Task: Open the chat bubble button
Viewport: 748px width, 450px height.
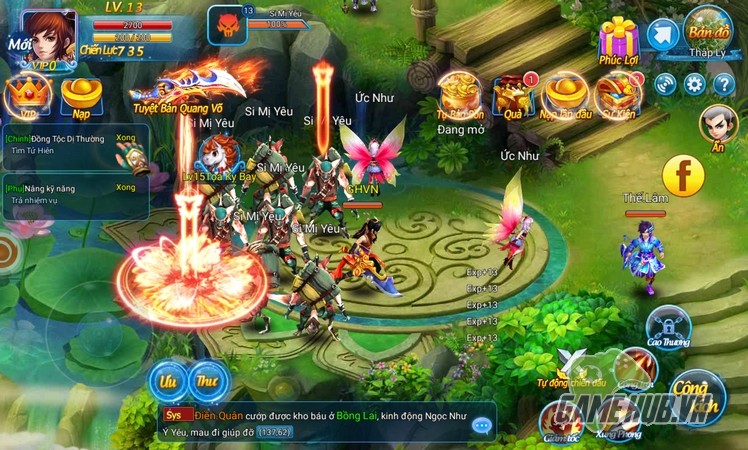Action: coord(482,425)
